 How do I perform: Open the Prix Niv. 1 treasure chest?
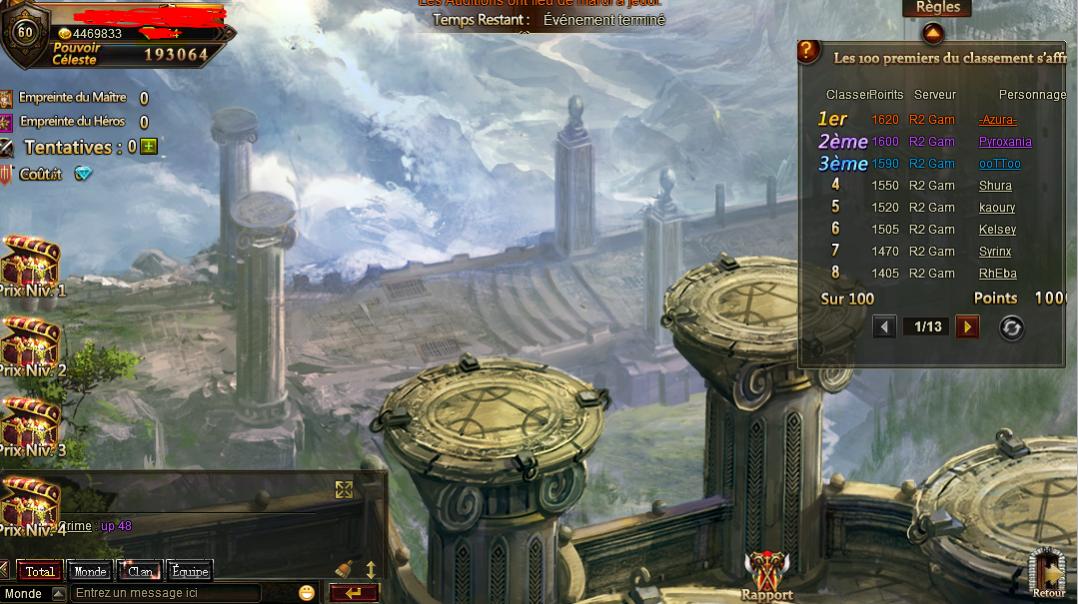(x=32, y=262)
